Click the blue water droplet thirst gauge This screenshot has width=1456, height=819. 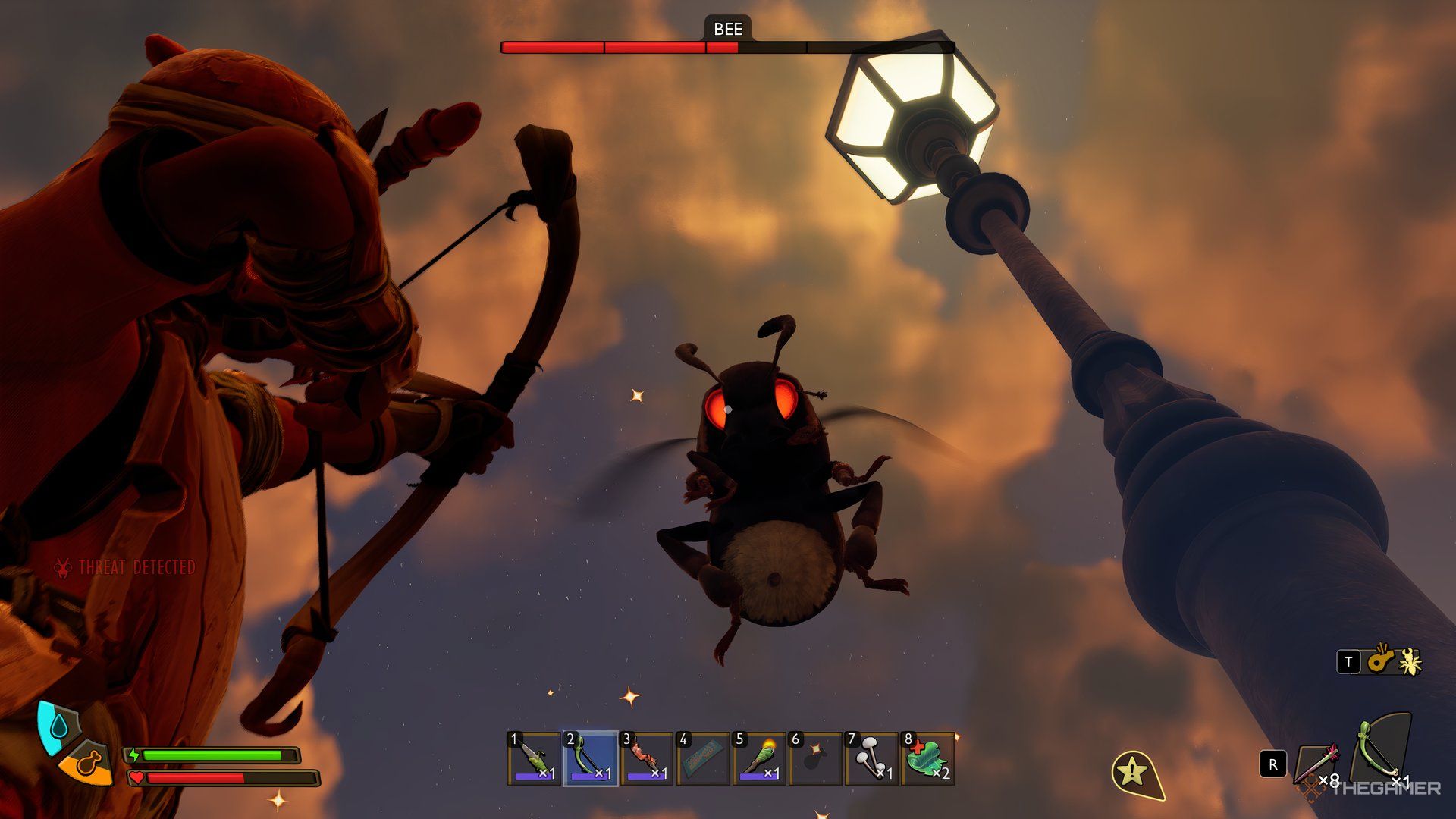[x=55, y=726]
